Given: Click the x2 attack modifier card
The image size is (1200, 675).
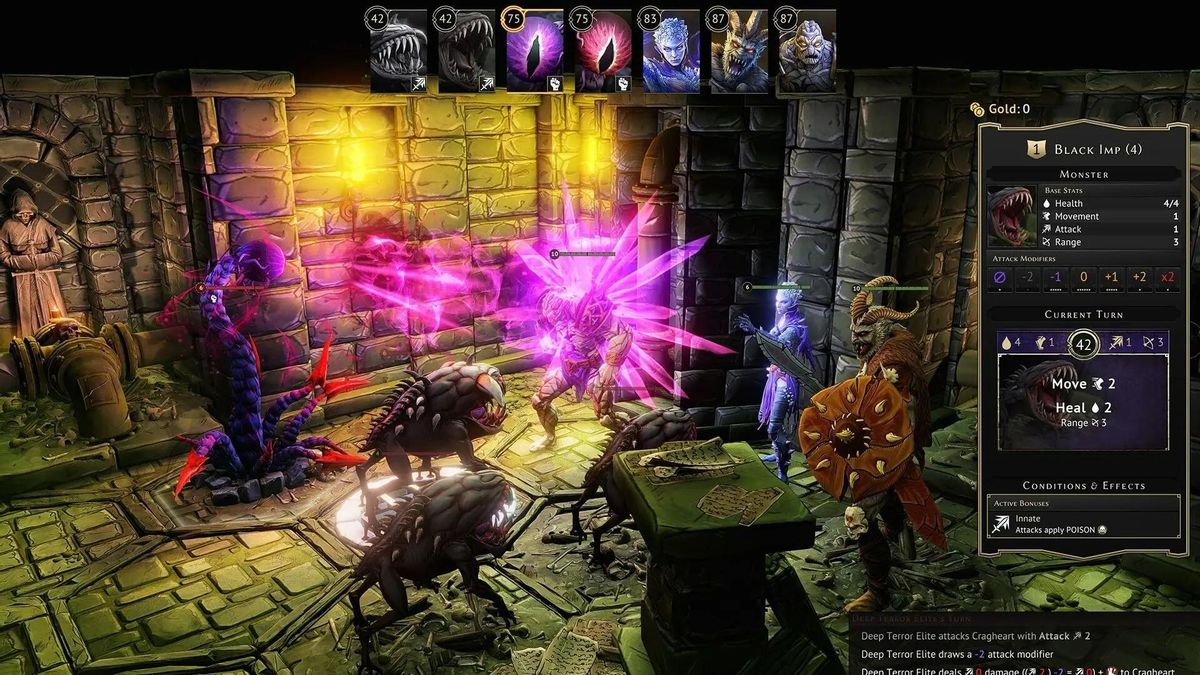Looking at the screenshot, I should point(1167,279).
